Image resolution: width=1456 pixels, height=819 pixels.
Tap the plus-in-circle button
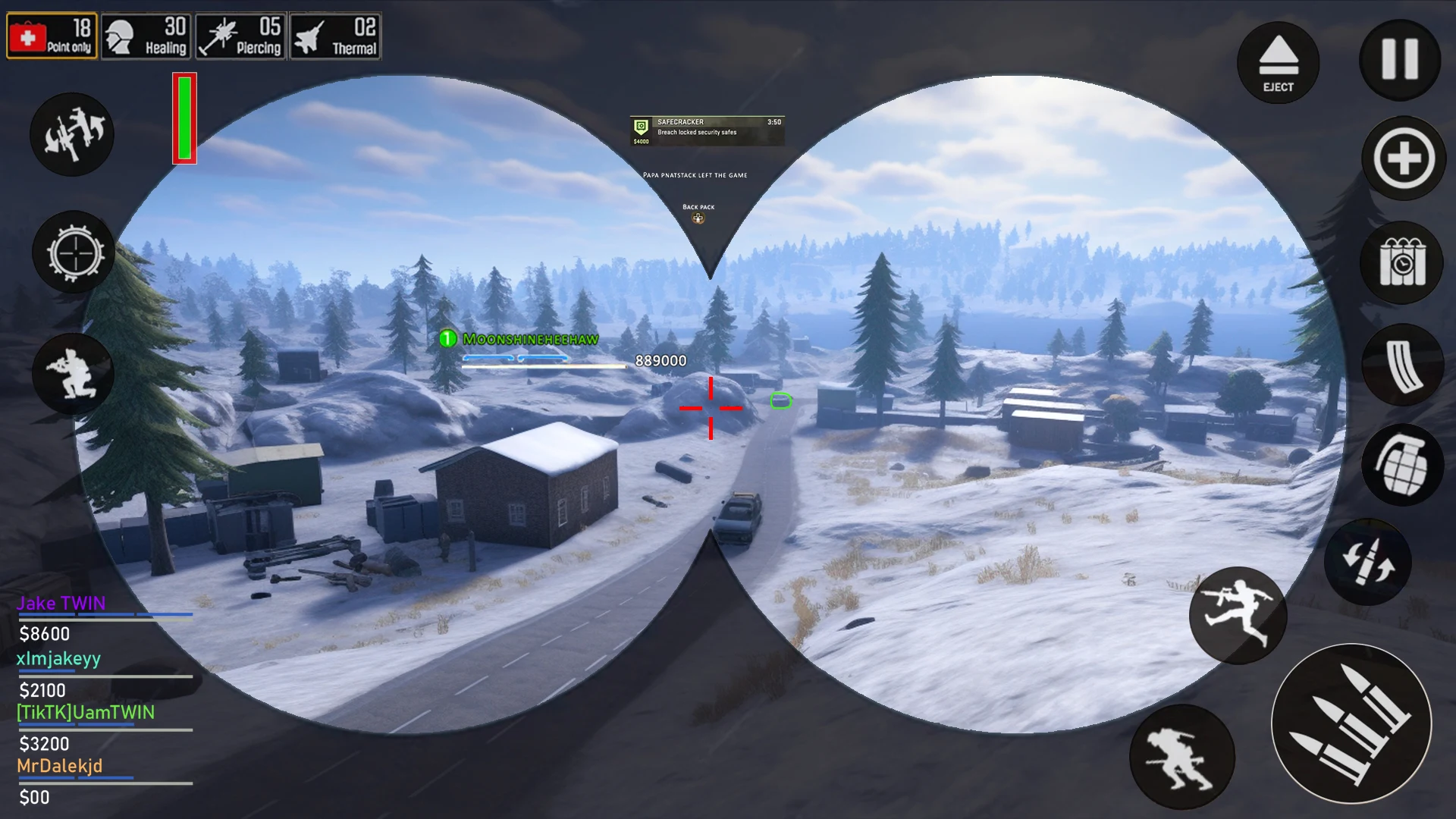1404,159
